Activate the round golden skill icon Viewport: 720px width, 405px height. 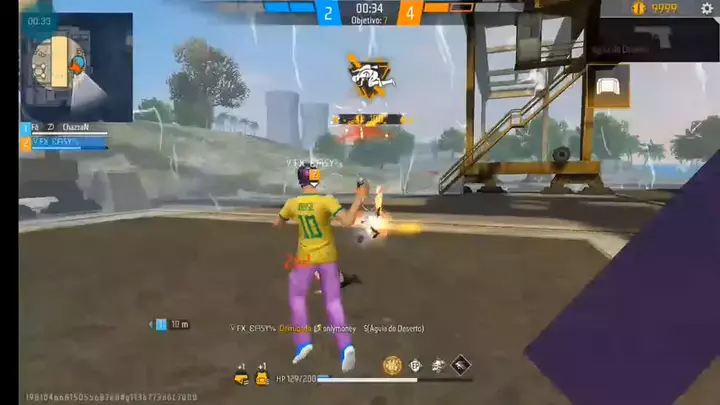click(392, 367)
